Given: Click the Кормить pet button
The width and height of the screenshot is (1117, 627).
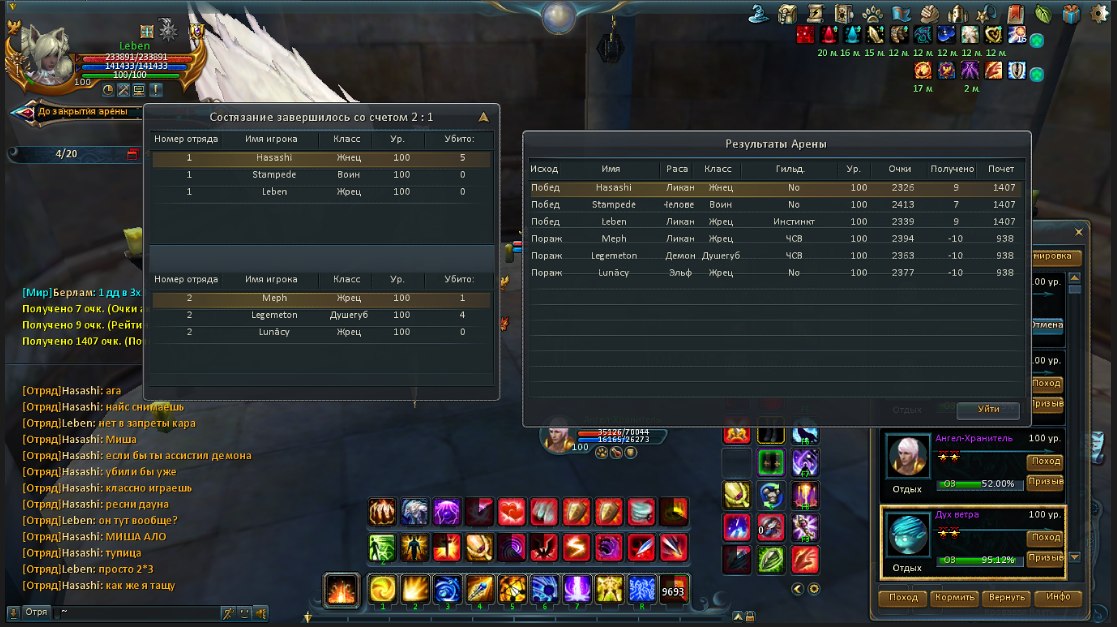Looking at the screenshot, I should coord(954,598).
